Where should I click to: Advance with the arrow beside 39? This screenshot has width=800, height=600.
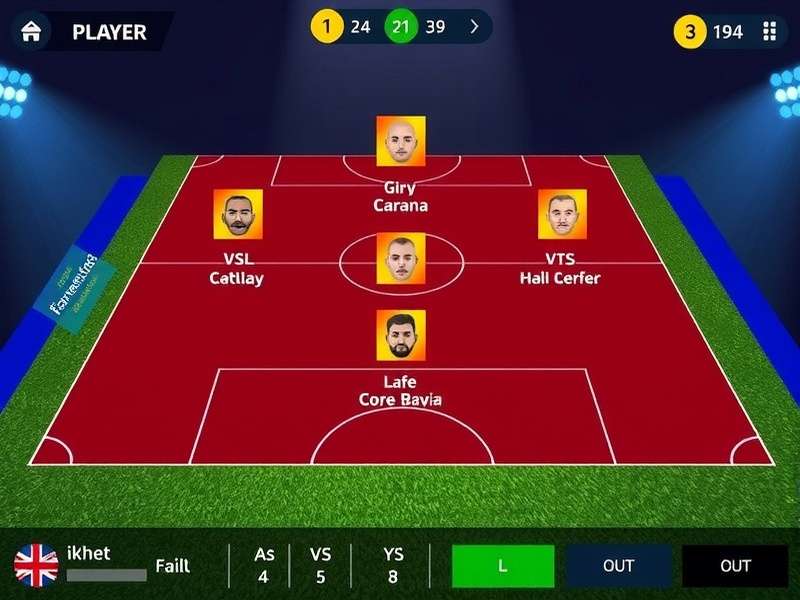click(x=474, y=27)
